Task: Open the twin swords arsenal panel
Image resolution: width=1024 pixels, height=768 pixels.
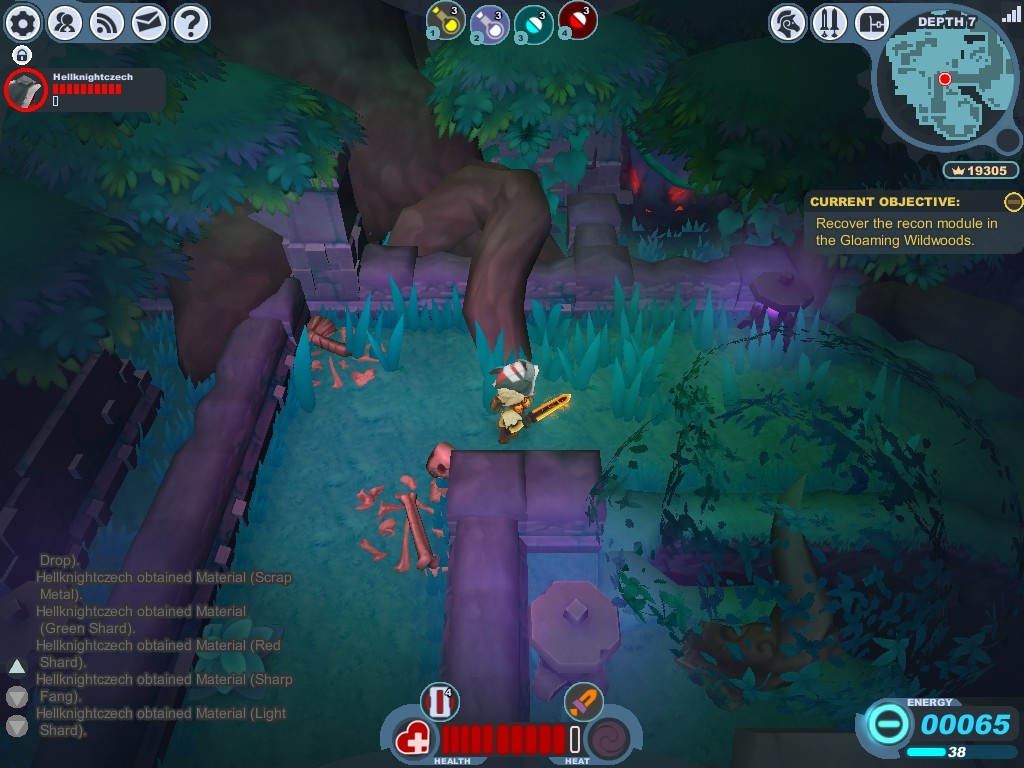Action: point(830,22)
